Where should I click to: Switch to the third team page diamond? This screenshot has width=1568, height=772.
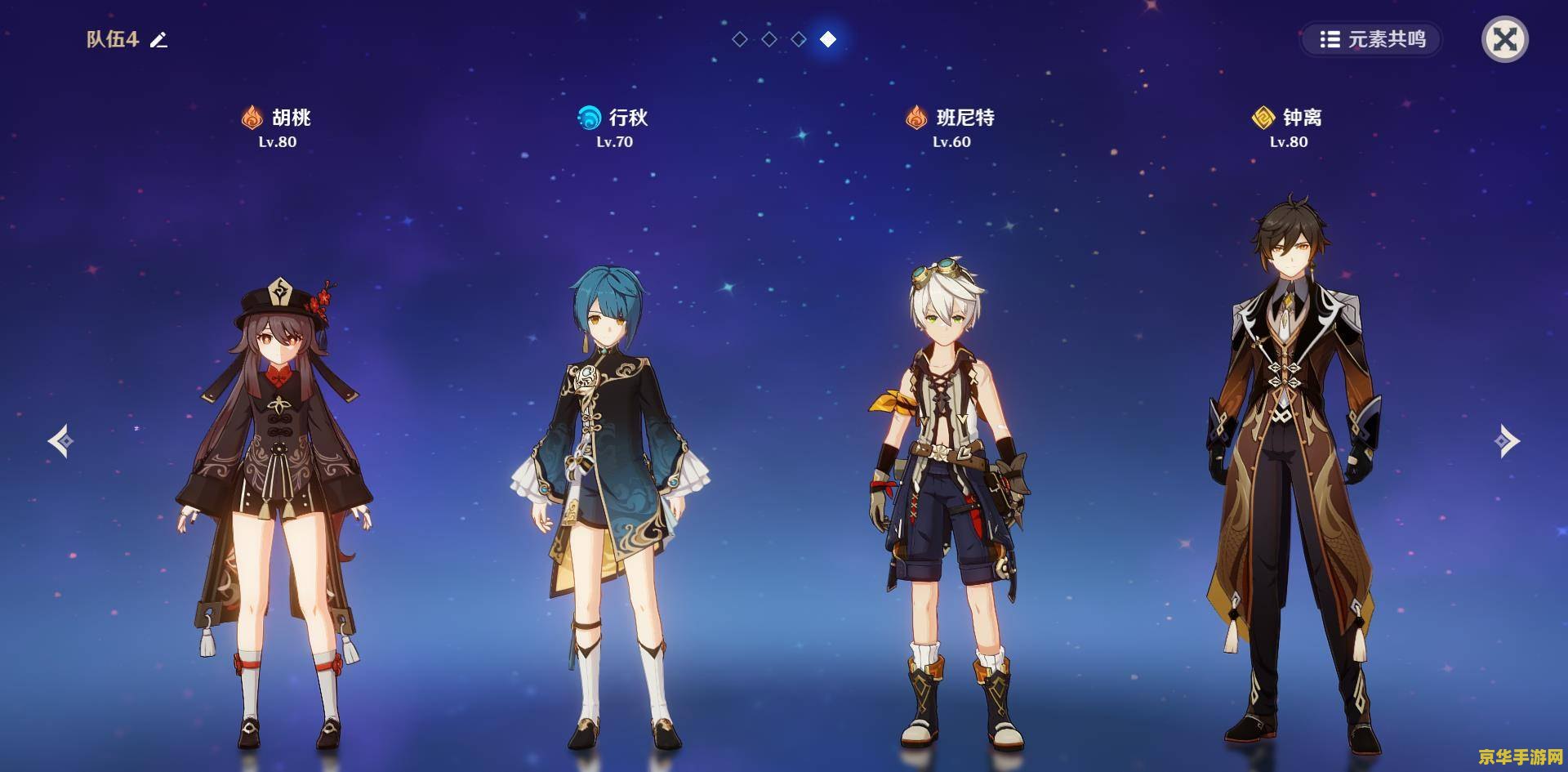point(799,39)
